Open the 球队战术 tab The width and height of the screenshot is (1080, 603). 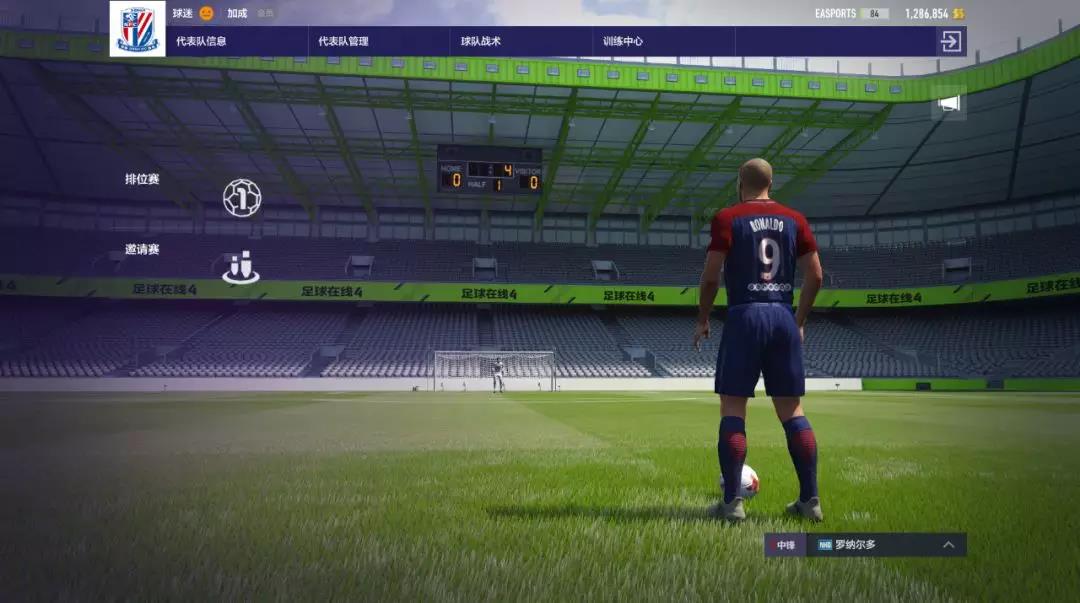480,41
